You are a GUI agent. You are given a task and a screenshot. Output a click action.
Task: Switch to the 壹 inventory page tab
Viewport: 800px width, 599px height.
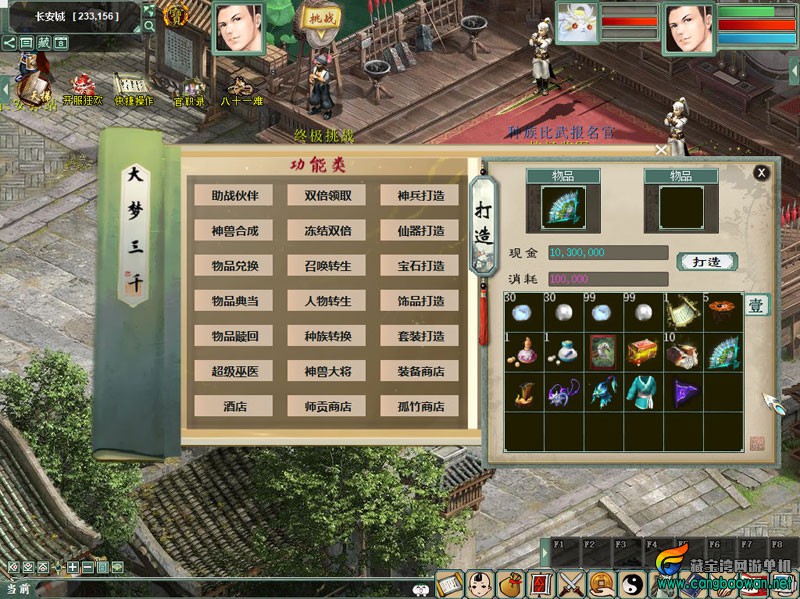[x=757, y=305]
